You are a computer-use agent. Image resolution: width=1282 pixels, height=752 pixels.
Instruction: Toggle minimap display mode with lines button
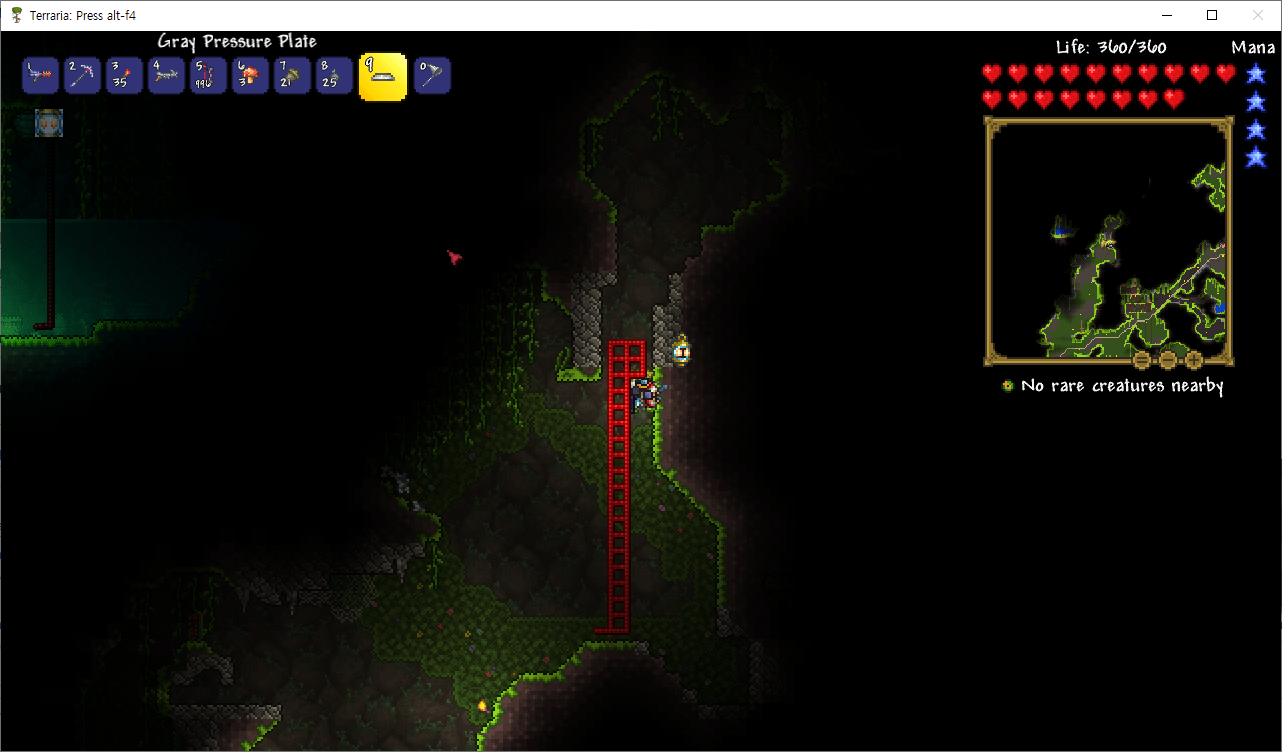coord(1141,360)
